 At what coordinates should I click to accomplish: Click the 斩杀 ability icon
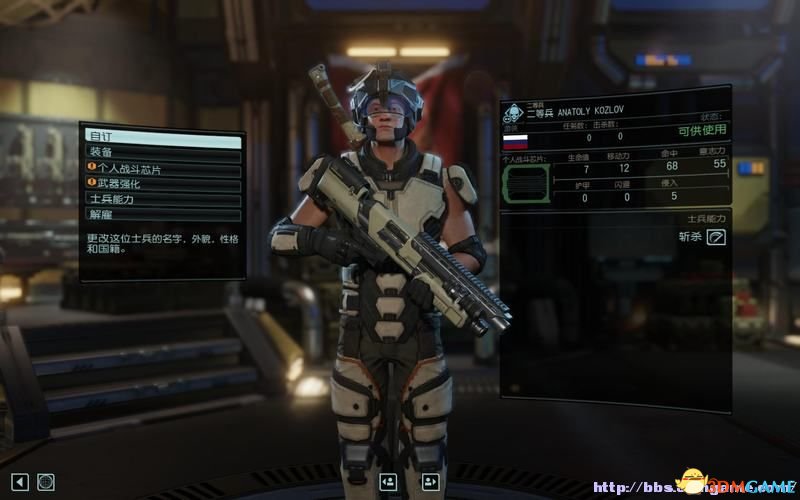point(716,237)
